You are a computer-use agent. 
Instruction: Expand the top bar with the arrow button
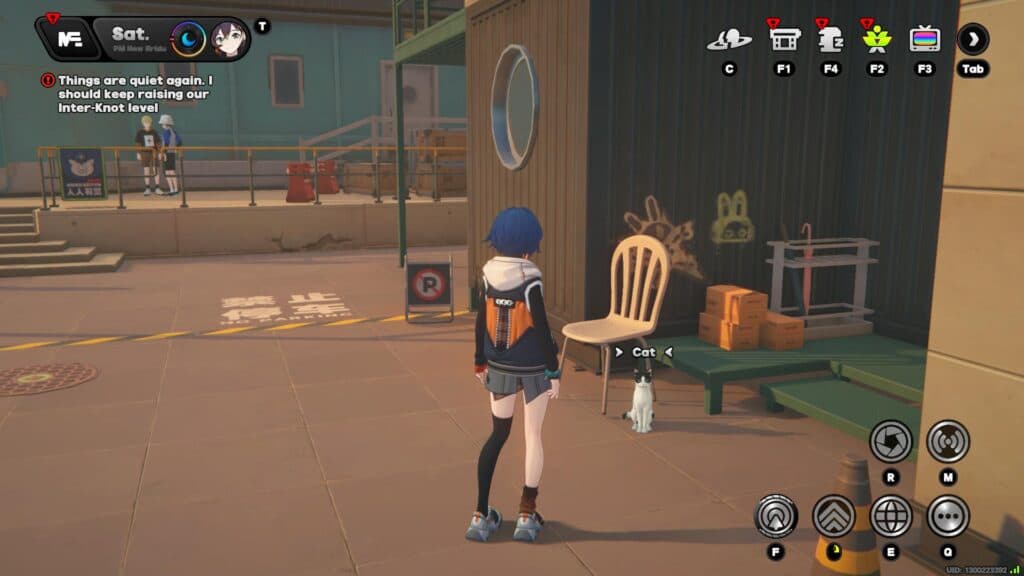click(x=972, y=40)
